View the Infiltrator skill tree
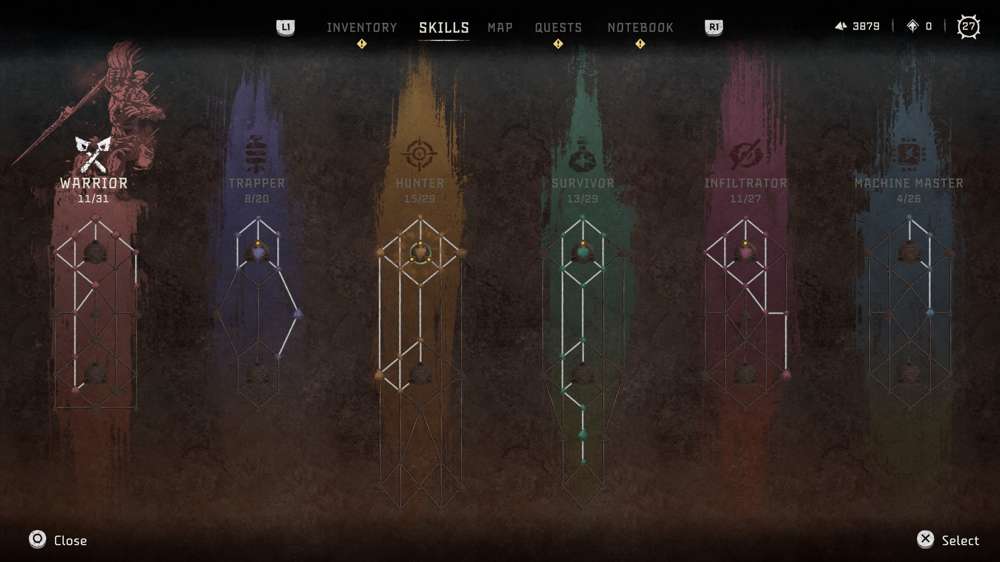Image resolution: width=1000 pixels, height=562 pixels. 746,183
